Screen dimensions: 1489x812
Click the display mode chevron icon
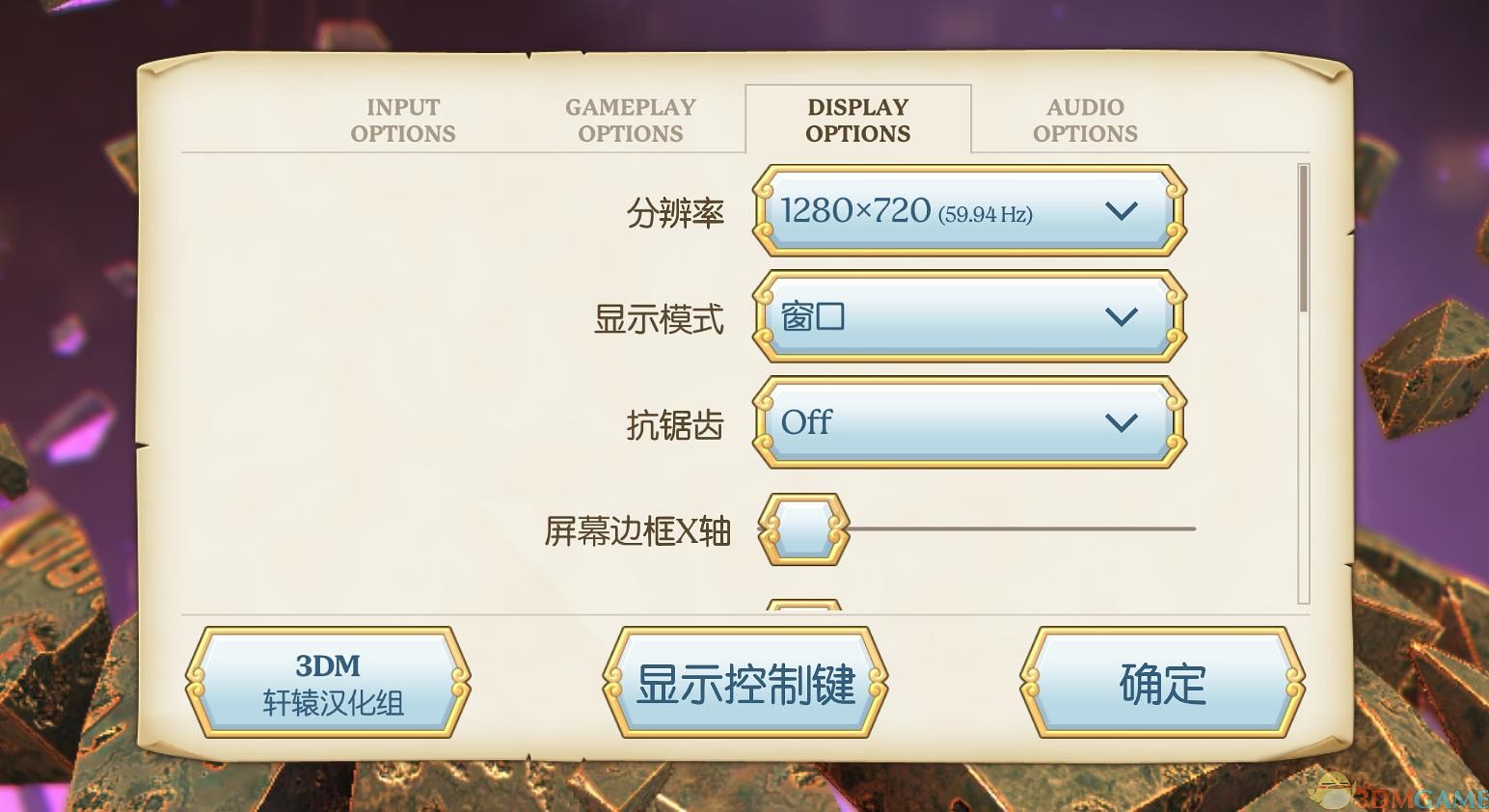pos(1121,316)
